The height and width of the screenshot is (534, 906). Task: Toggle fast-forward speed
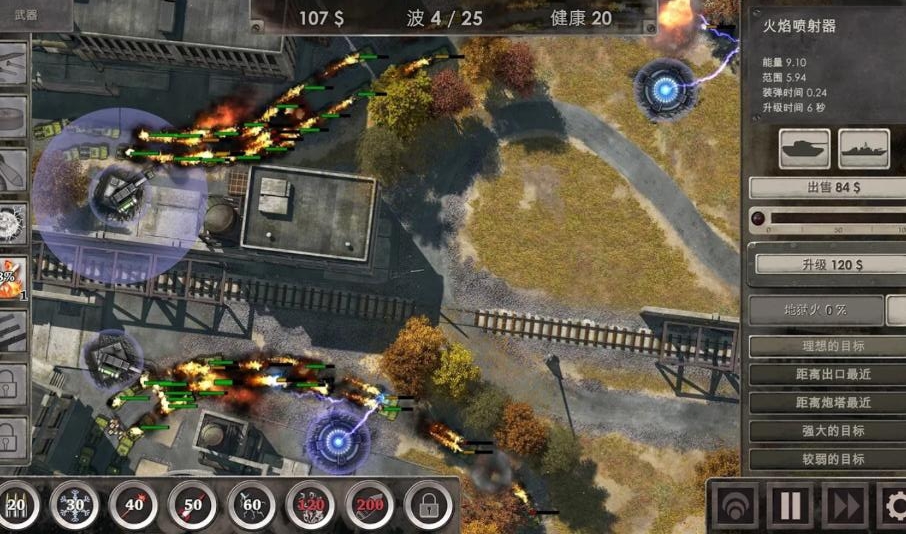click(843, 507)
